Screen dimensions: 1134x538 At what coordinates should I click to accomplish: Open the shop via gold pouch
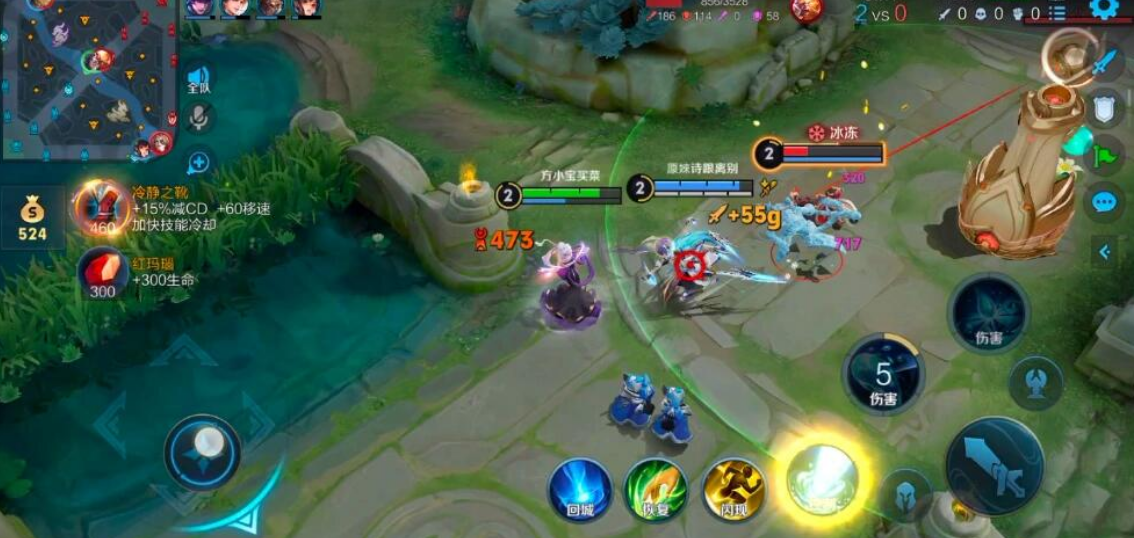coord(32,217)
